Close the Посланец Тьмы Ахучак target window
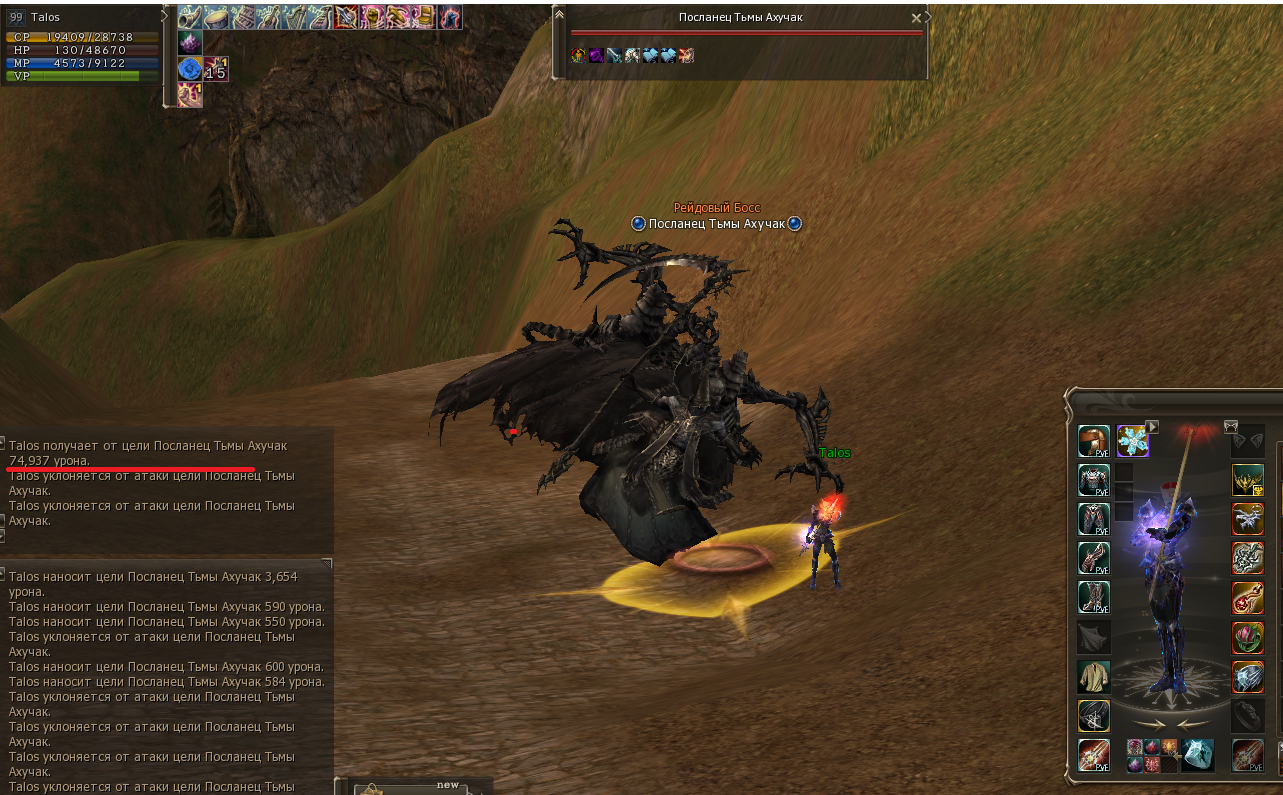The image size is (1283, 795). (x=916, y=18)
